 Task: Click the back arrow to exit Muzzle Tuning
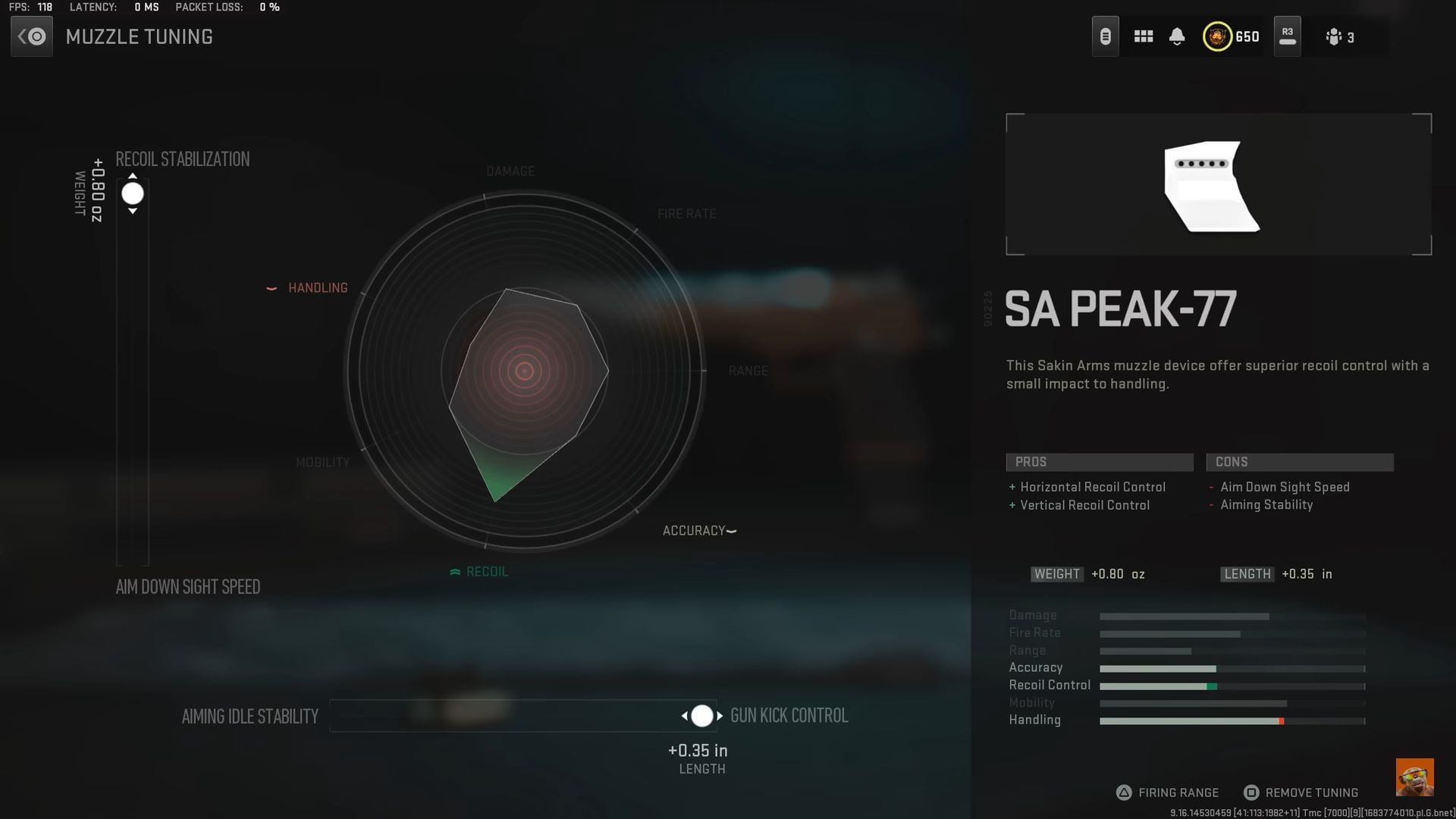click(31, 36)
